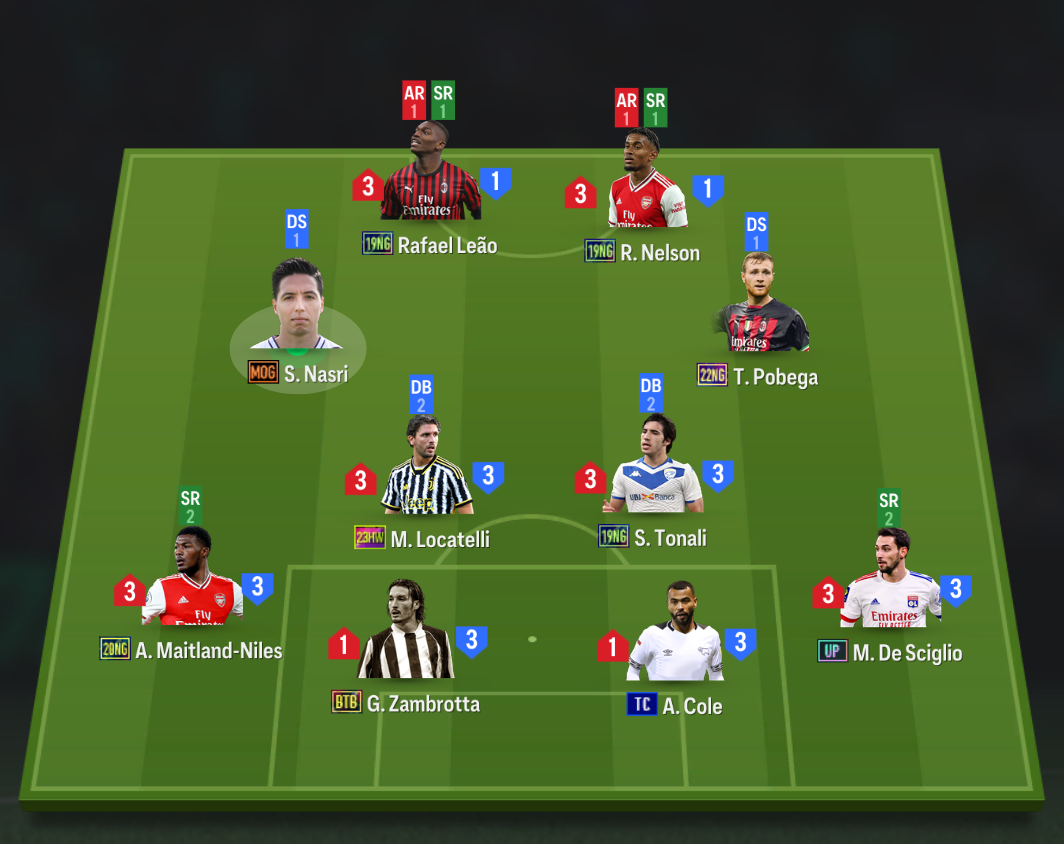Choose R. Nelson in the lineup

click(x=646, y=185)
